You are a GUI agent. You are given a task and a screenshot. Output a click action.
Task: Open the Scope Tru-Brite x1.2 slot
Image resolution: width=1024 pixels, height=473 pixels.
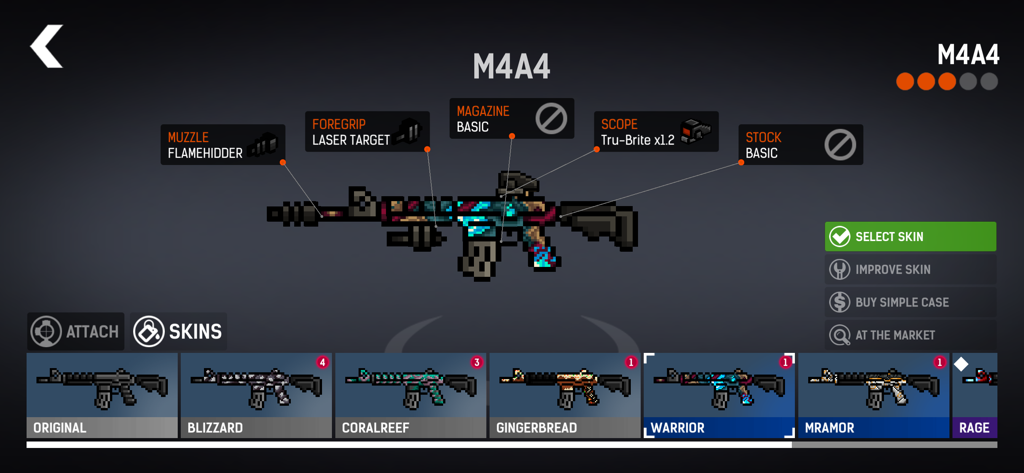tap(656, 132)
